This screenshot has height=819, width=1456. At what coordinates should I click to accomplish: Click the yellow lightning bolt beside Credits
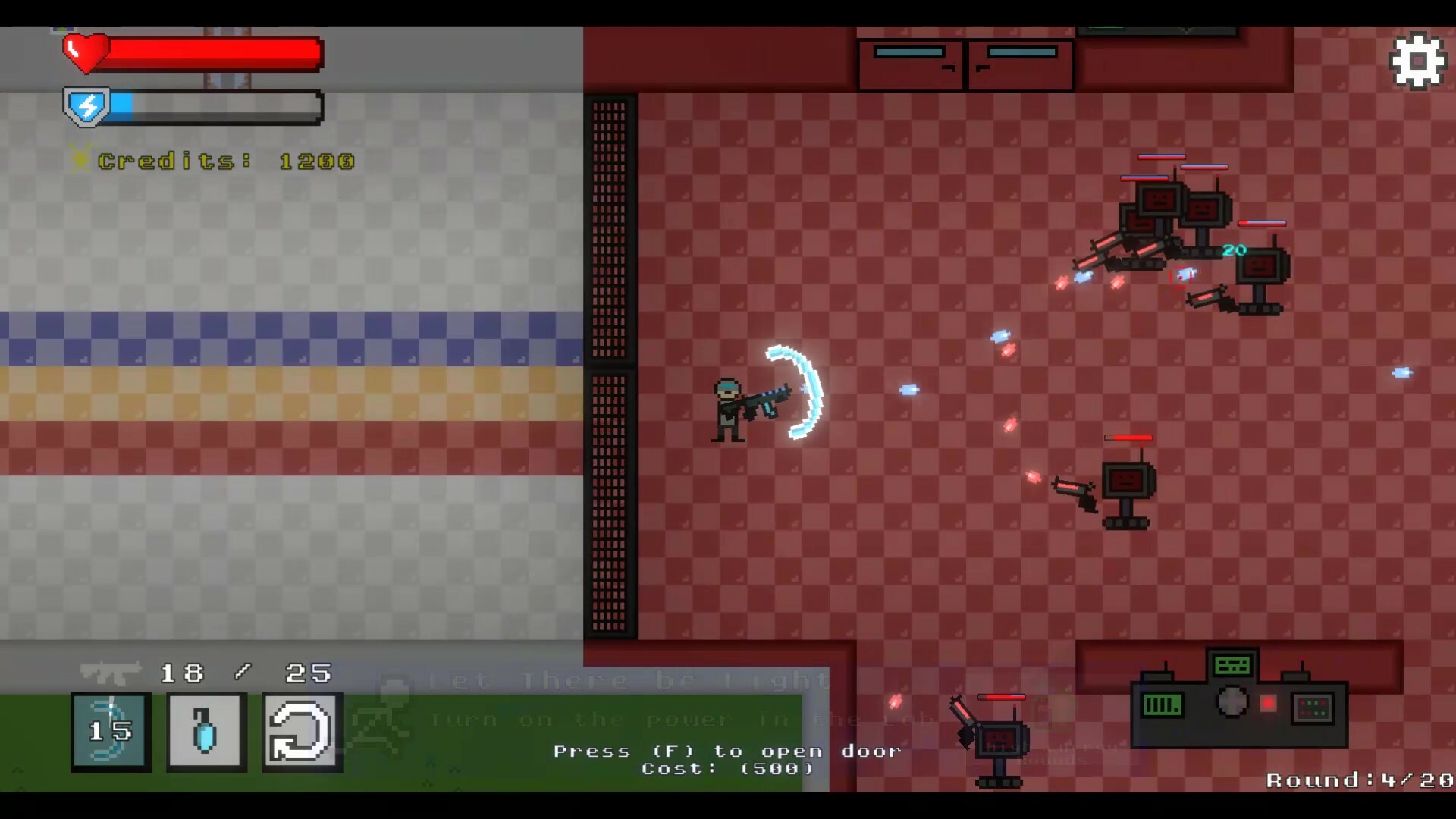tap(79, 160)
